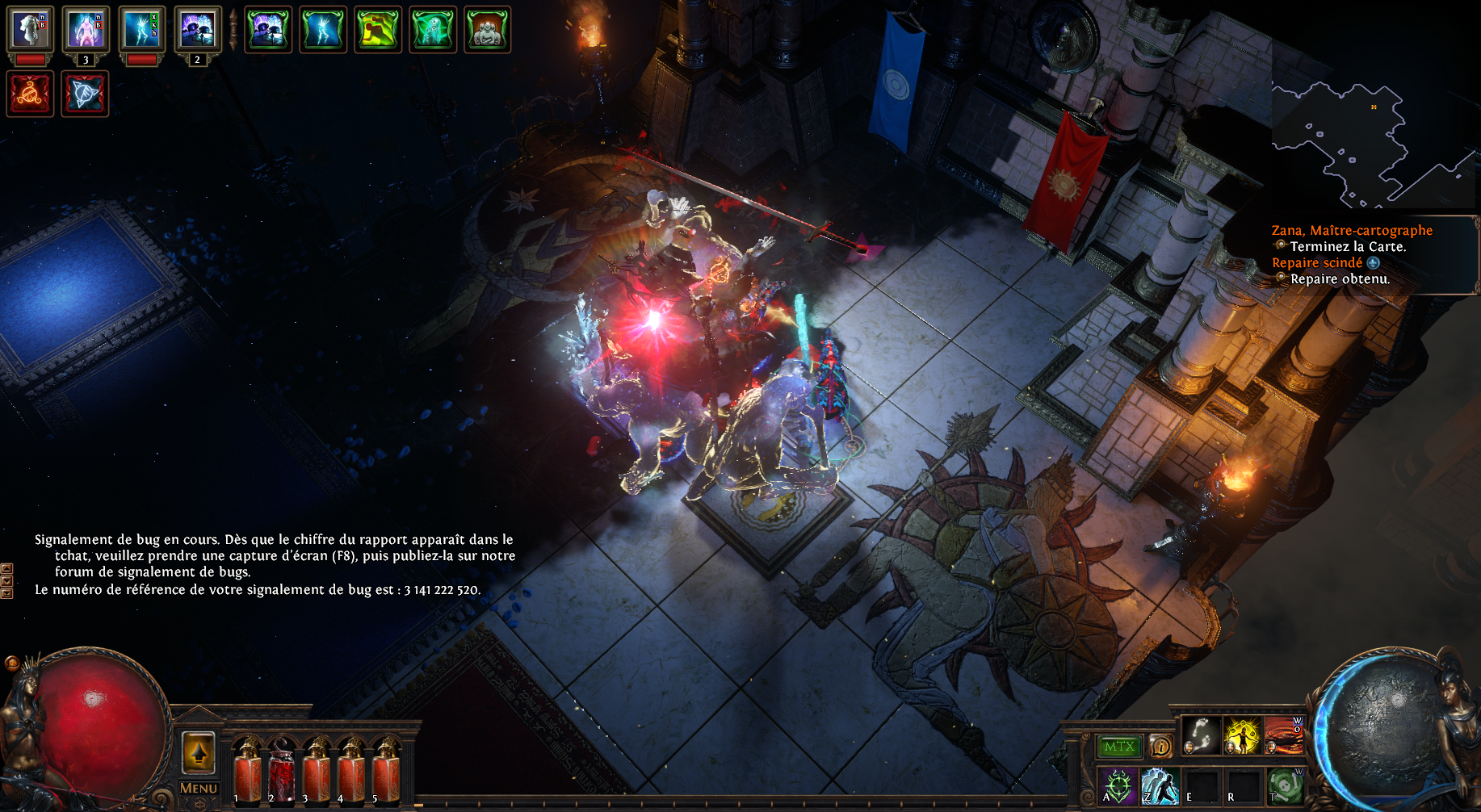Select the pink glowing figure buff with 3 charges
Image resolution: width=1481 pixels, height=812 pixels.
pos(86,29)
